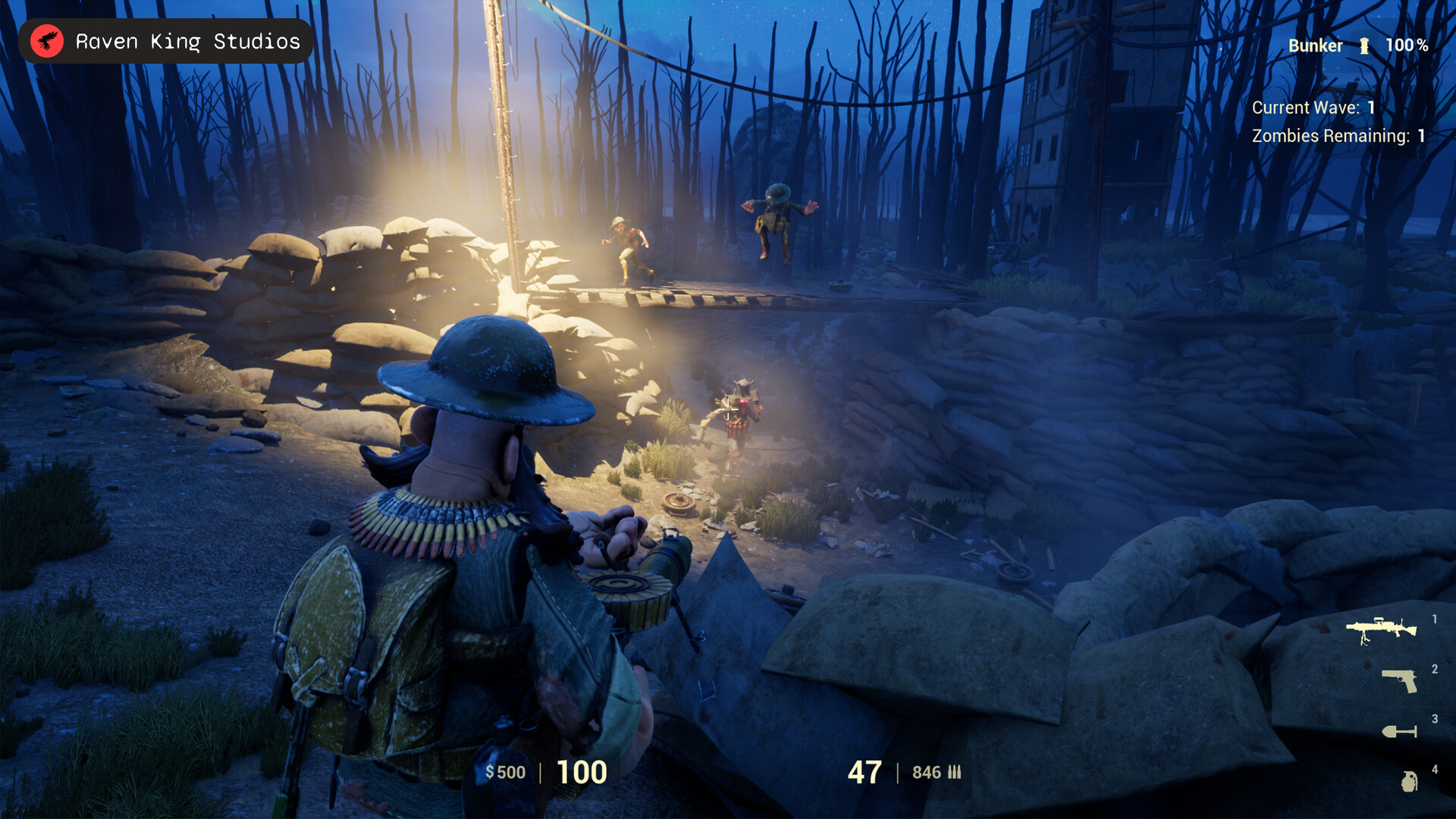The height and width of the screenshot is (819, 1456).
Task: Click the ammo count showing 47
Action: click(x=864, y=771)
